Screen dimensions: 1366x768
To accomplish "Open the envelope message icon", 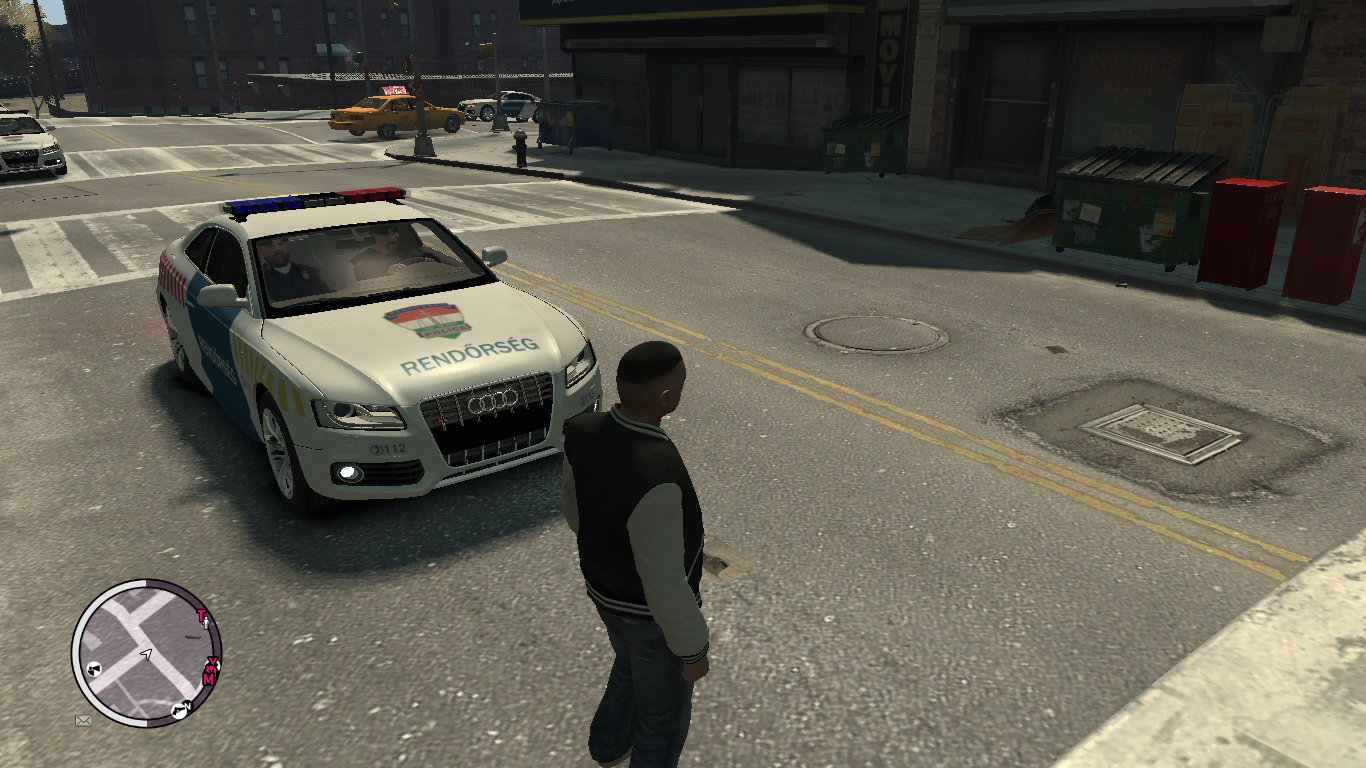I will pos(83,719).
